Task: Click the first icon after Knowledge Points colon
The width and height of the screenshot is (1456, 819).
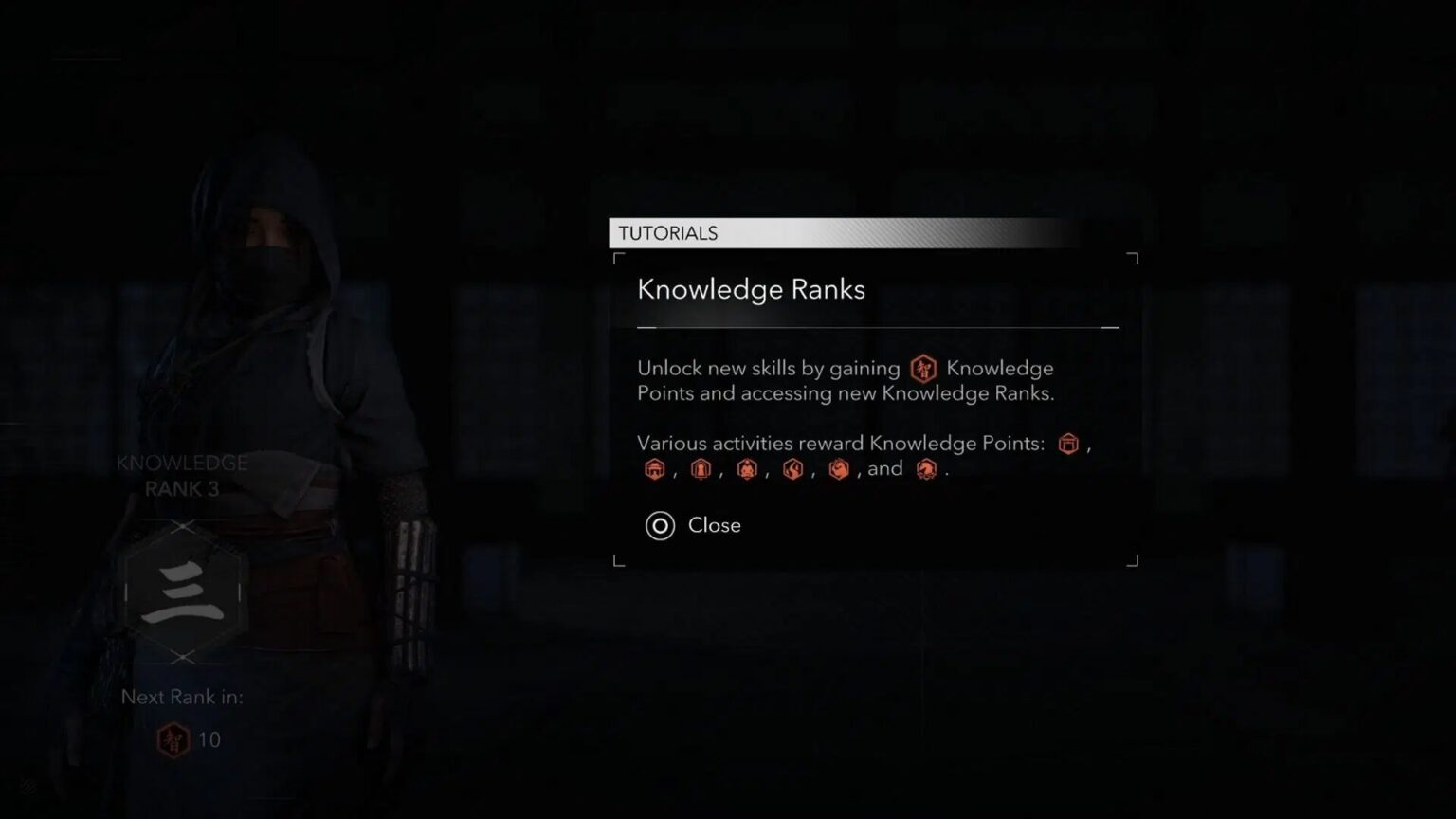Action: point(1068,444)
